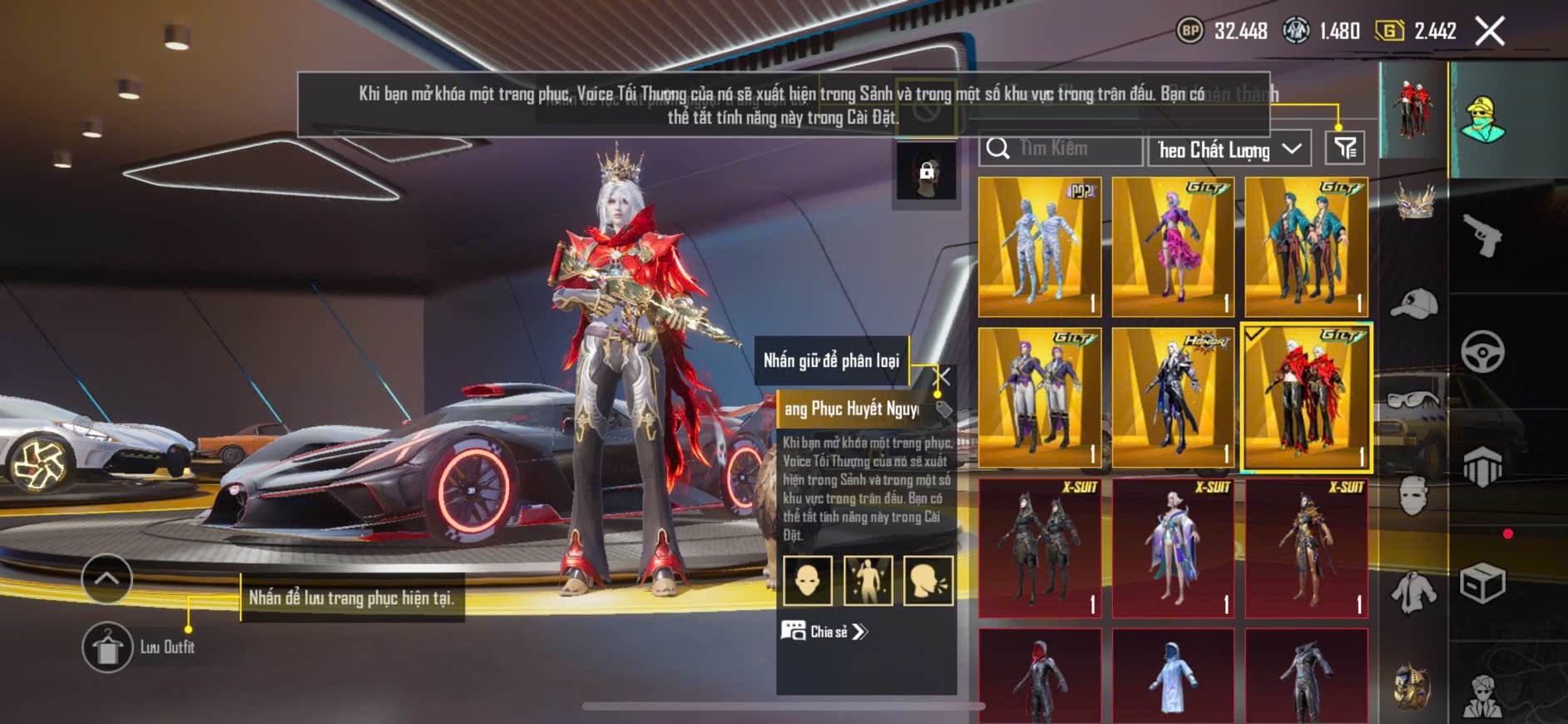Open the Theo Chất Lượng sort dropdown

(1229, 150)
